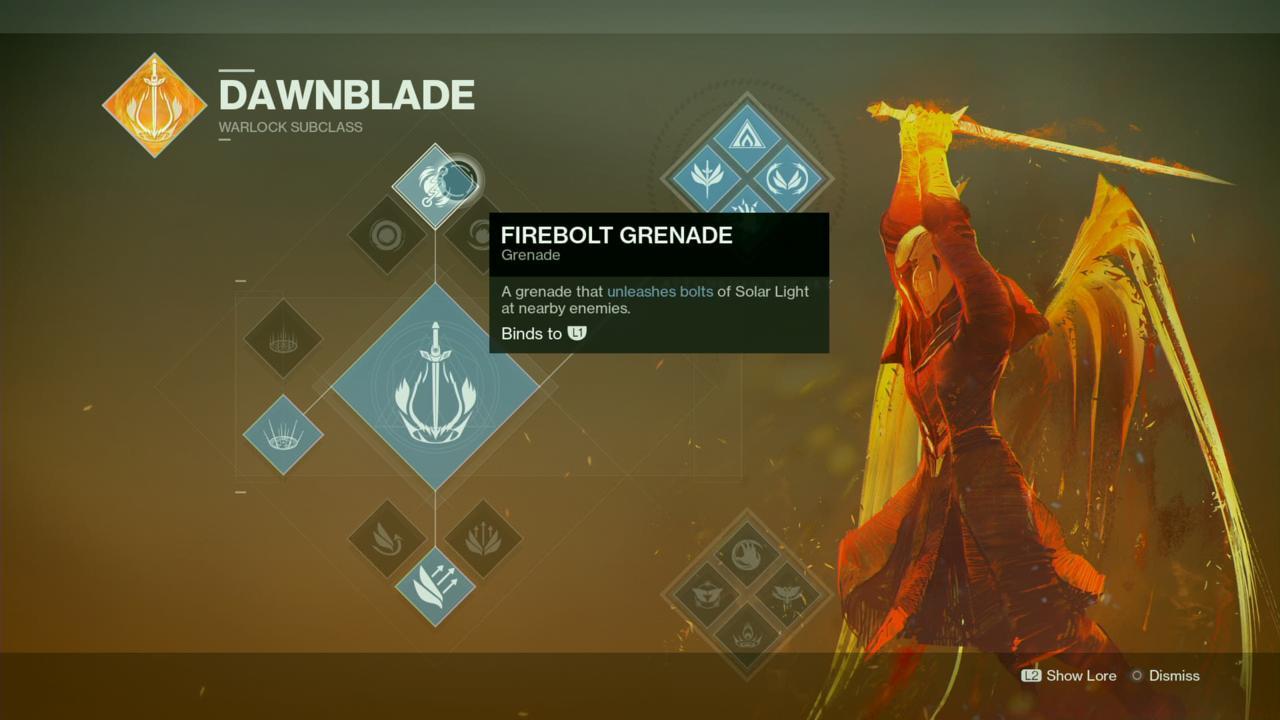The image size is (1280, 720).
Task: Choose the Solar Grenade option instead
Action: pyautogui.click(x=385, y=235)
